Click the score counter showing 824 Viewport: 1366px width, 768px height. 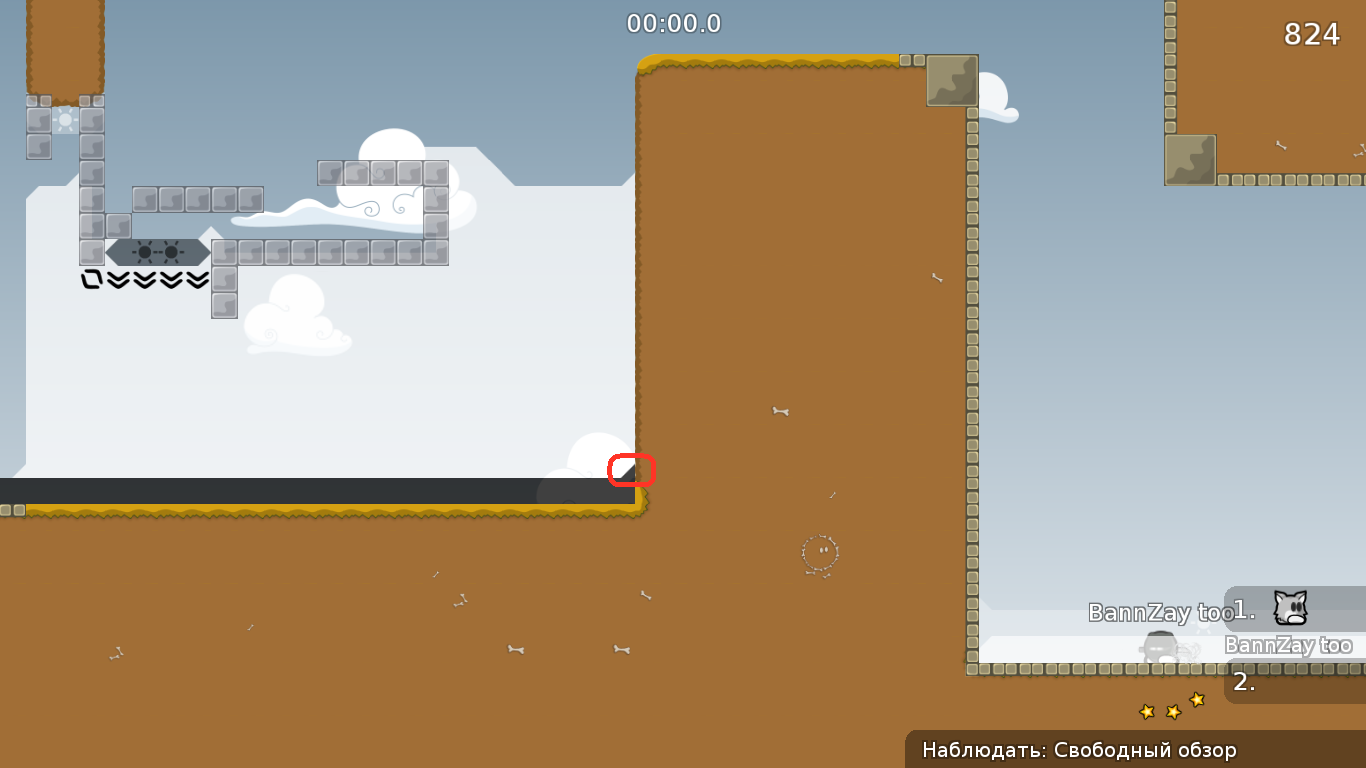click(1313, 34)
